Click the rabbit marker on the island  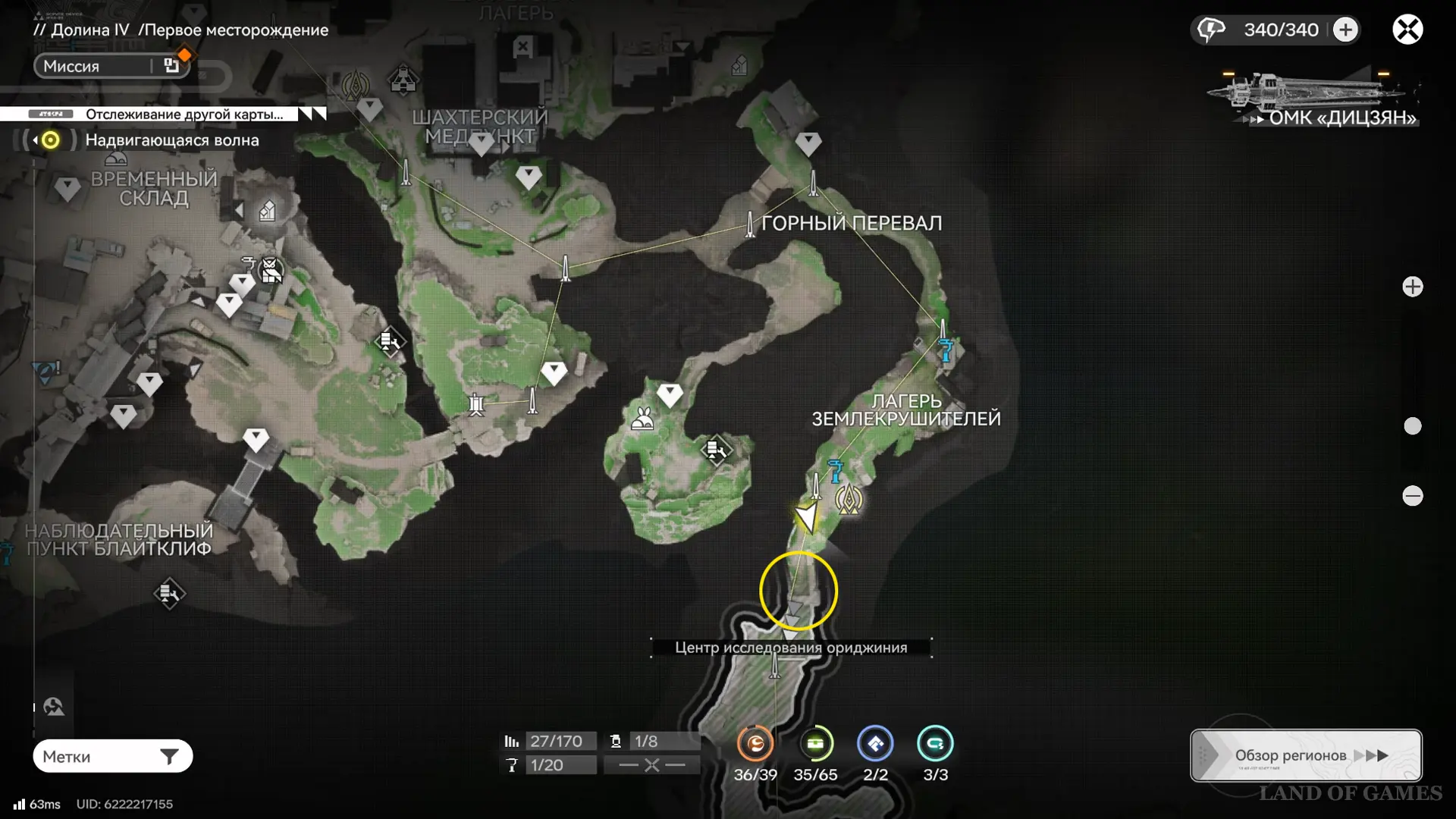[643, 419]
